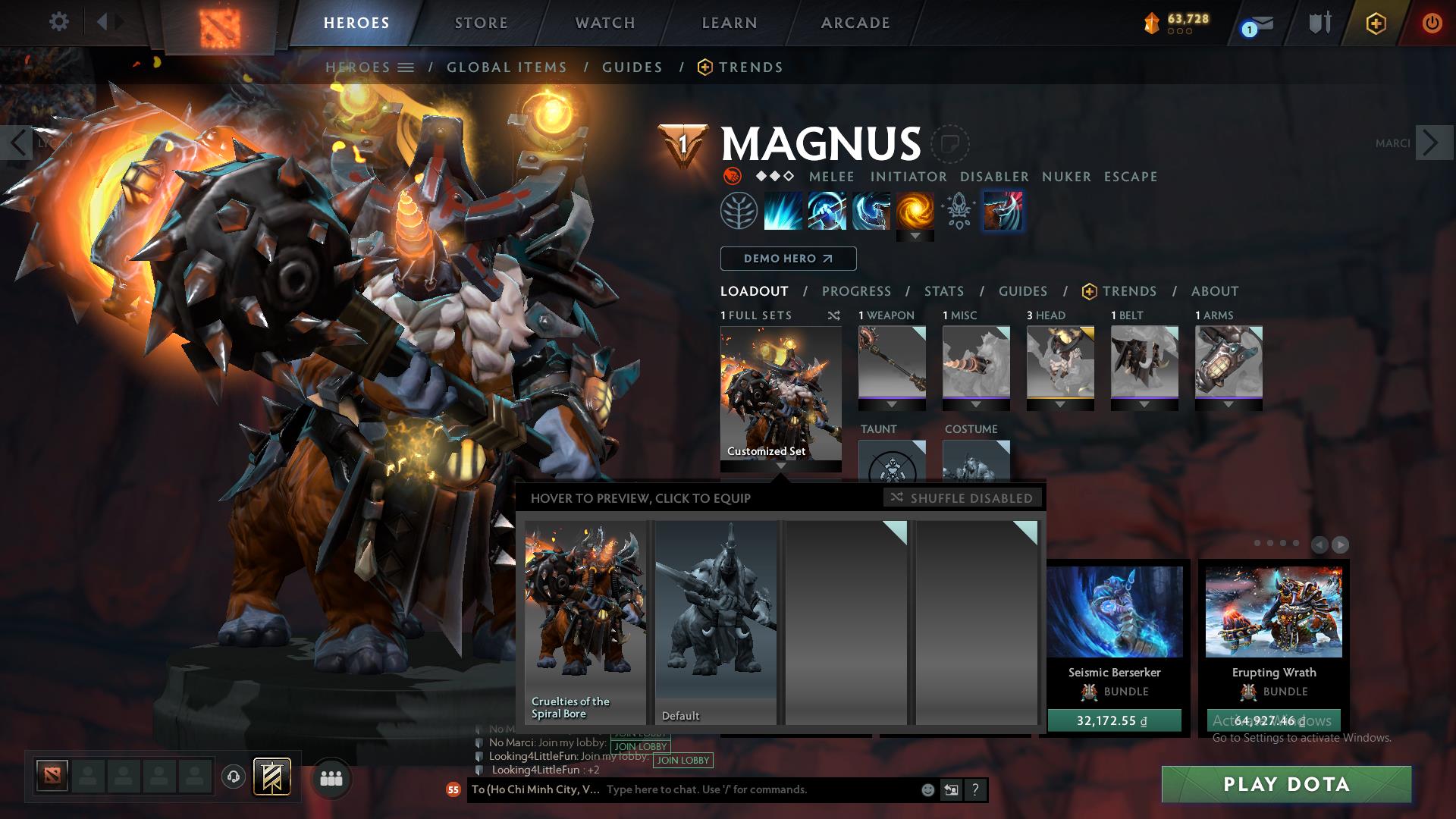Expand the Head items category chevron
The height and width of the screenshot is (819, 1456).
1060,406
